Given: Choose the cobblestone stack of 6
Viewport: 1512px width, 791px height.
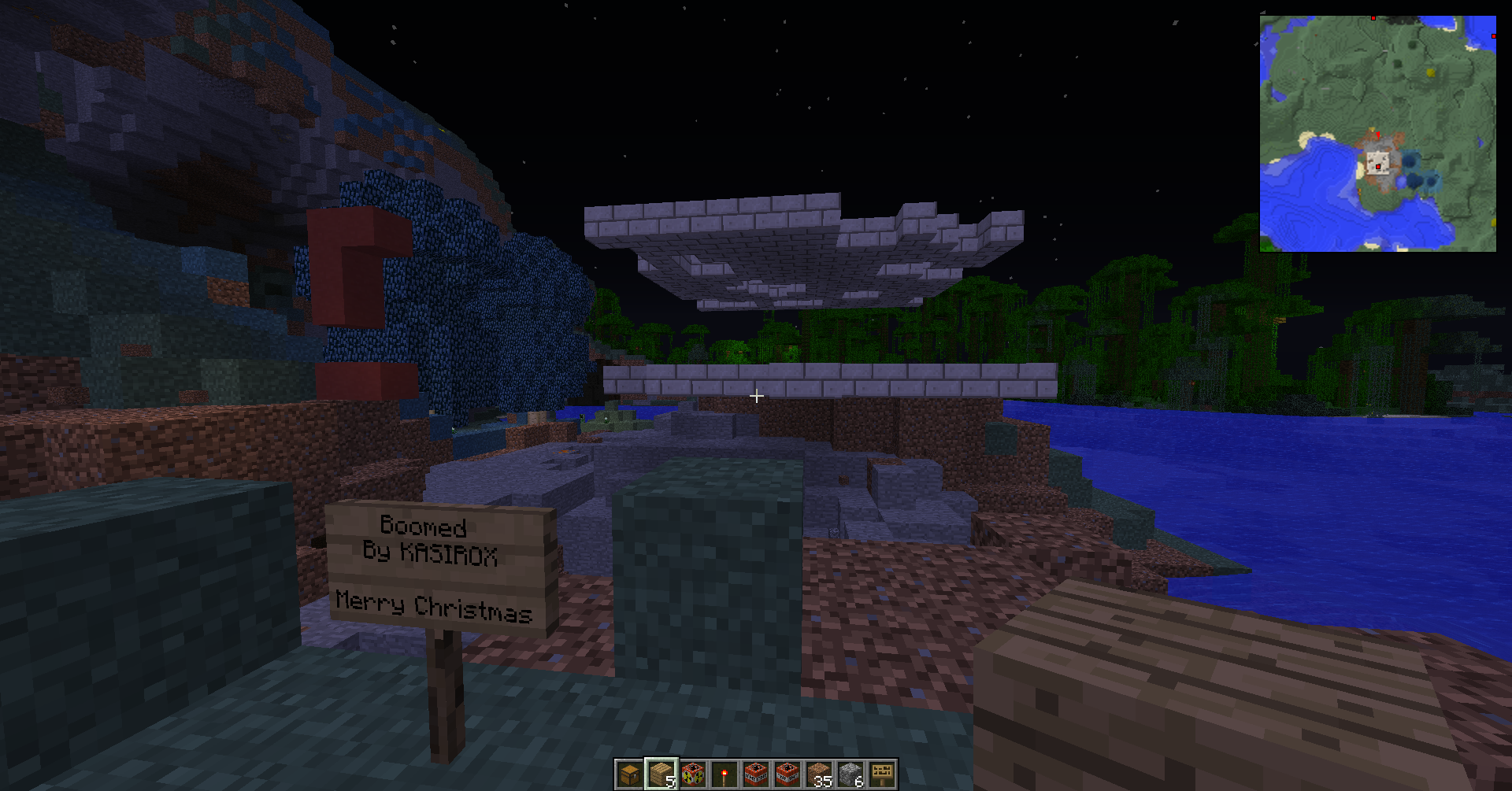Looking at the screenshot, I should tap(850, 774).
